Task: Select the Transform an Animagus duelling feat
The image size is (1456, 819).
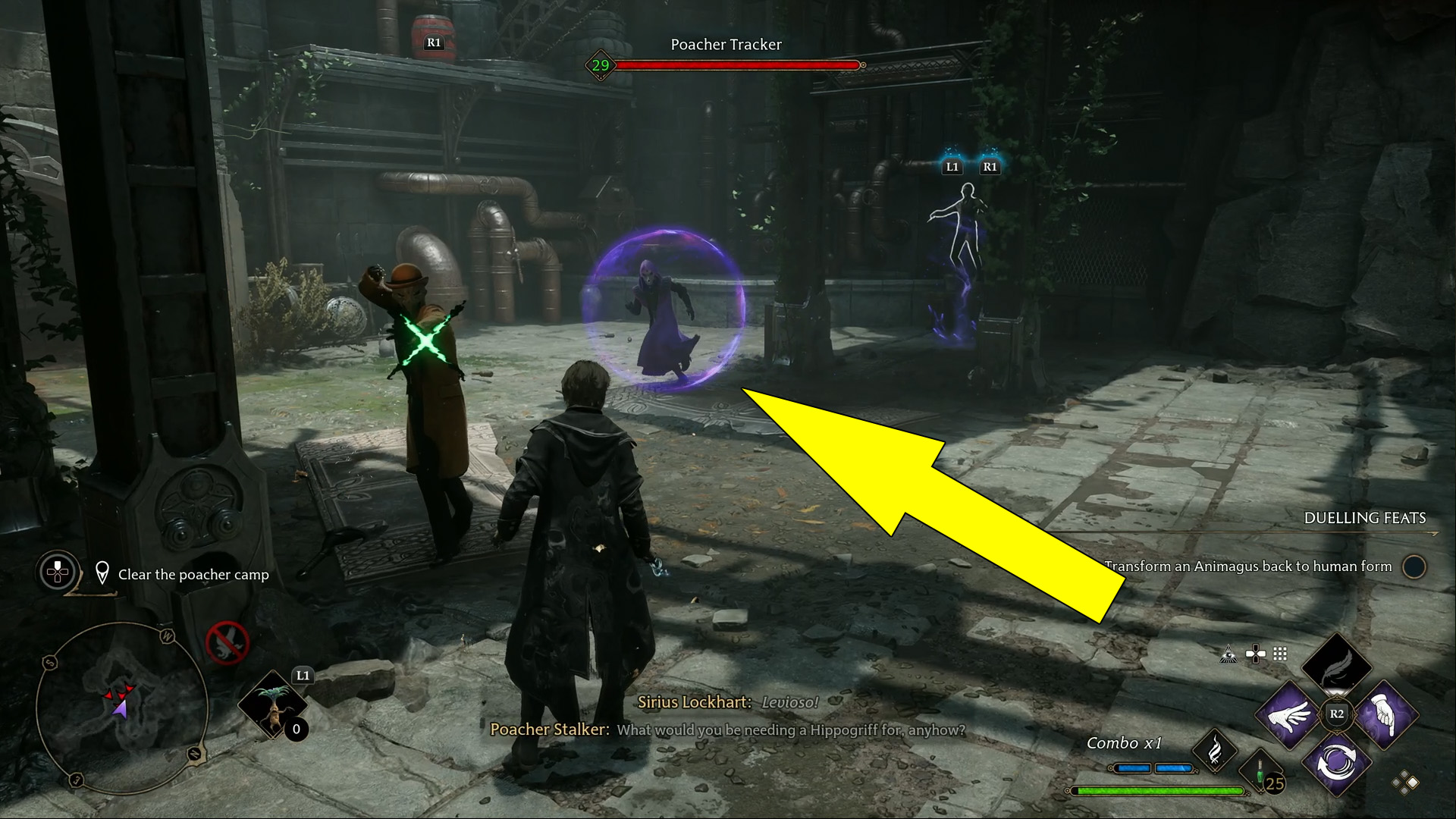Action: [x=1248, y=566]
